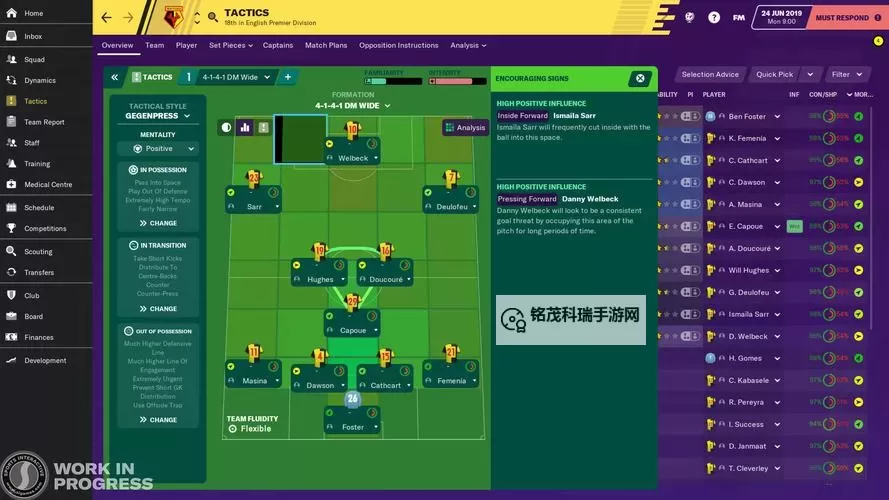Go to the Squad screen
This screenshot has width=889, height=500.
(x=34, y=59)
